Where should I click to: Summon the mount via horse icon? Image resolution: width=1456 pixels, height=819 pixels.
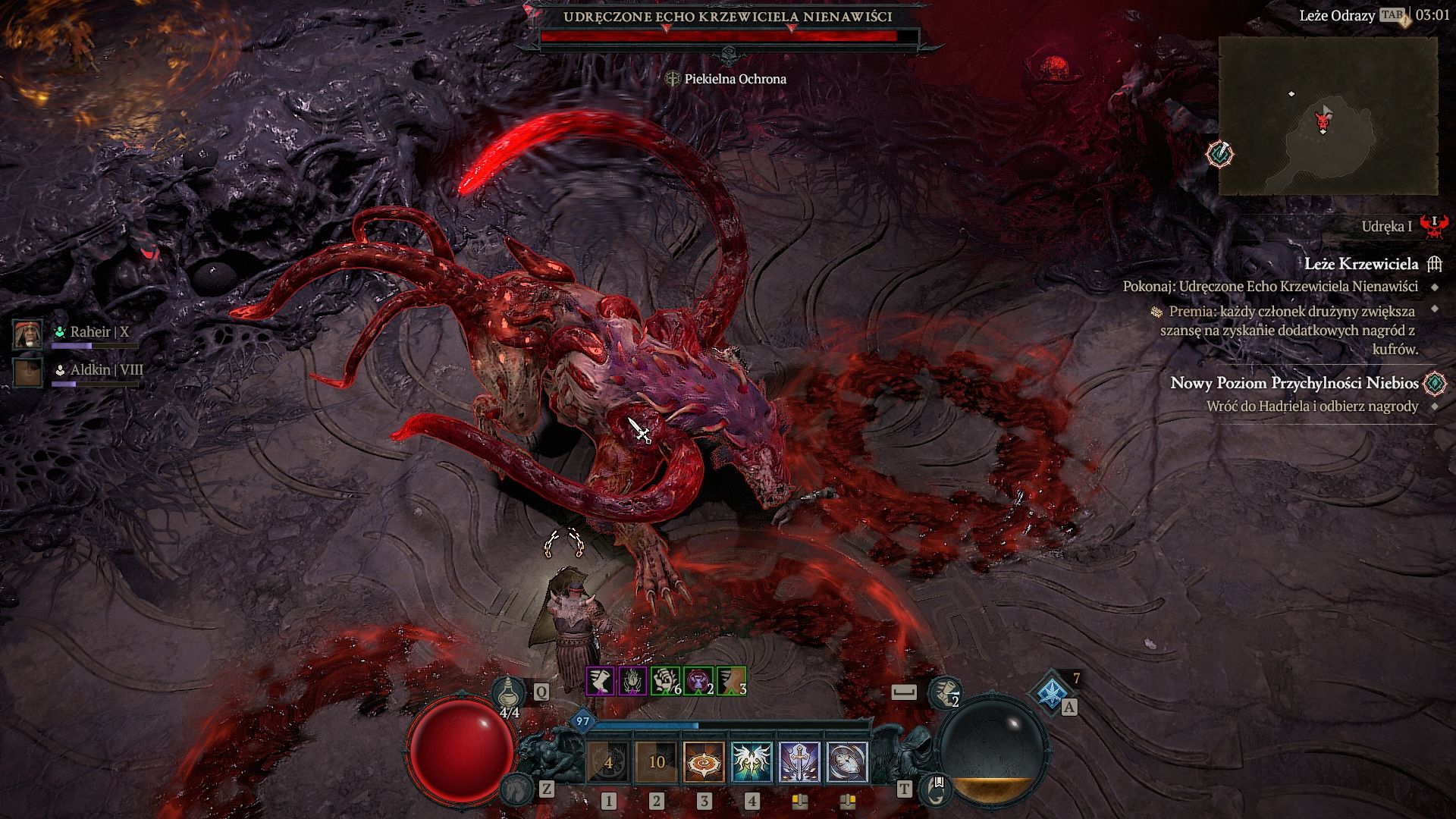click(x=516, y=789)
